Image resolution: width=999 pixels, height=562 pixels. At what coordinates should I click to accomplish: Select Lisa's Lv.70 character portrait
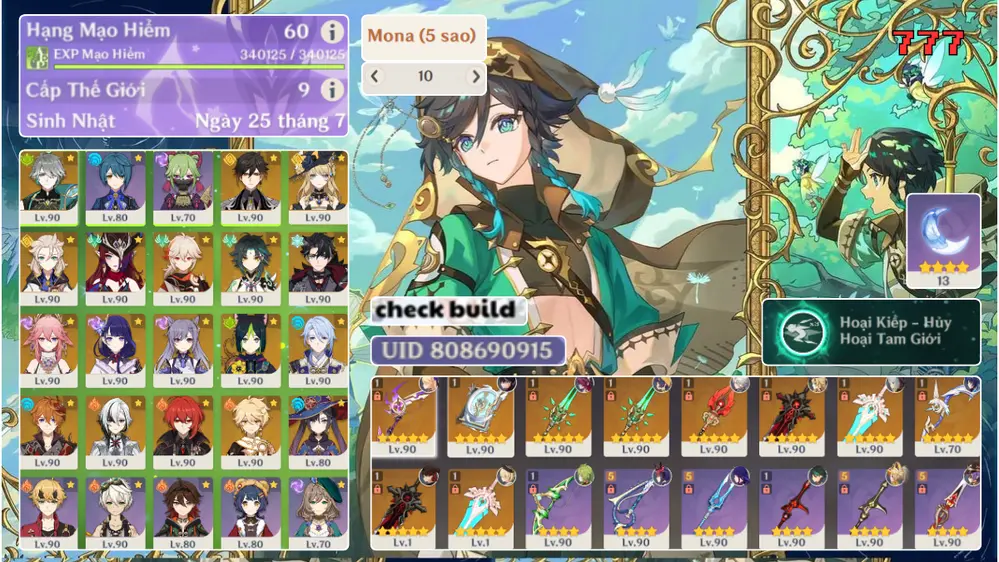click(x=318, y=510)
